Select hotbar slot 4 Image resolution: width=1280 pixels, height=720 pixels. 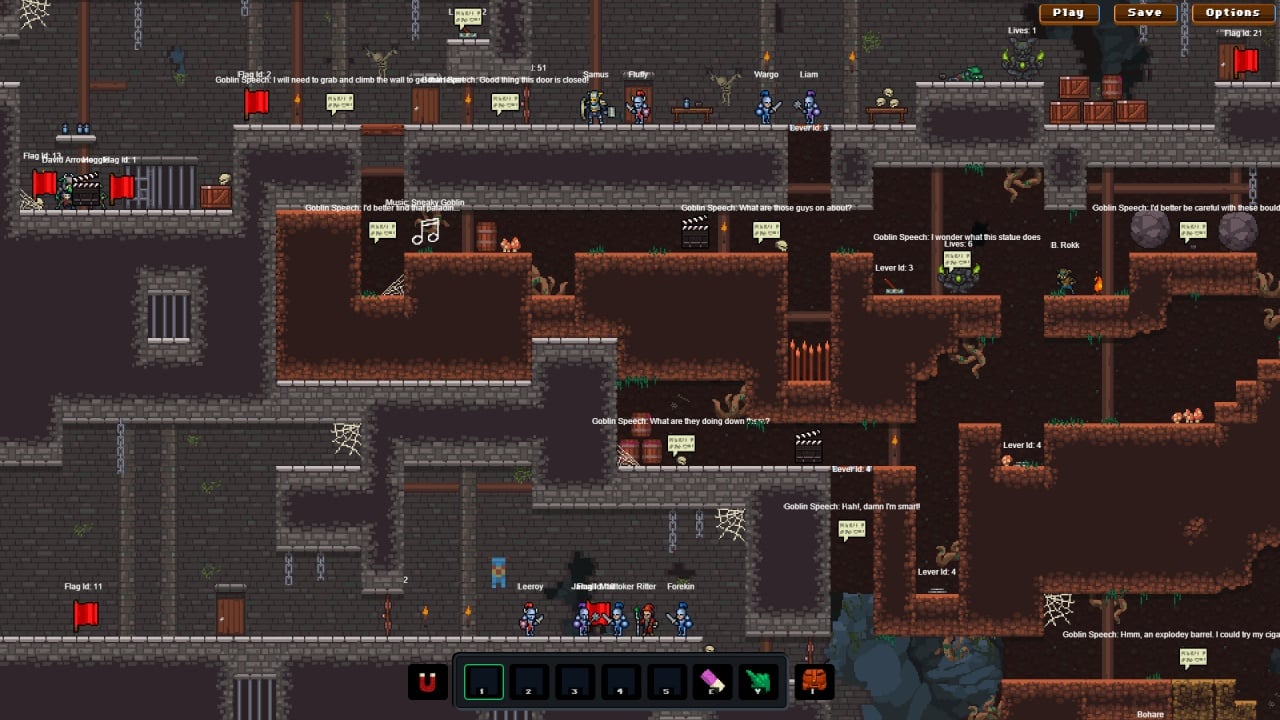click(621, 682)
